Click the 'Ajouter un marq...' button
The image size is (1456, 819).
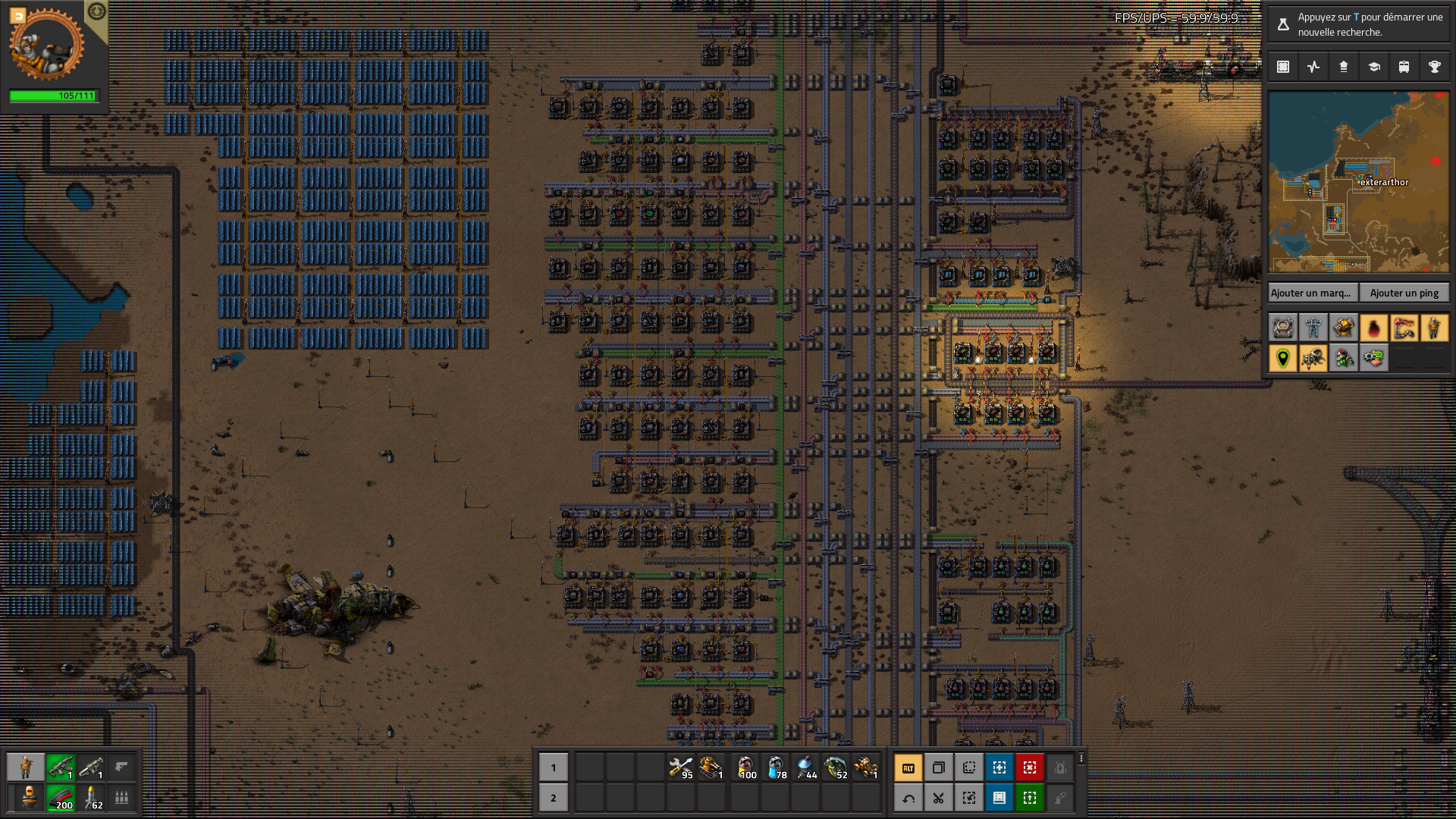click(x=1313, y=293)
